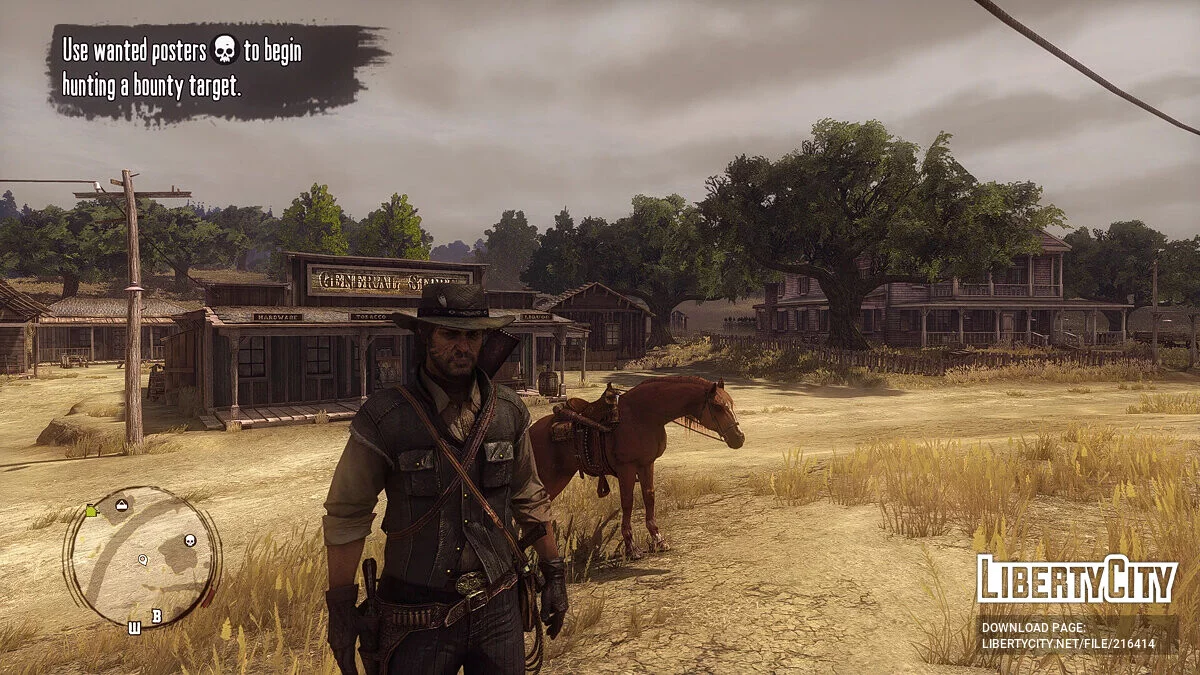This screenshot has height=675, width=1200.
Task: Click the circular minimap
Action: 142,556
